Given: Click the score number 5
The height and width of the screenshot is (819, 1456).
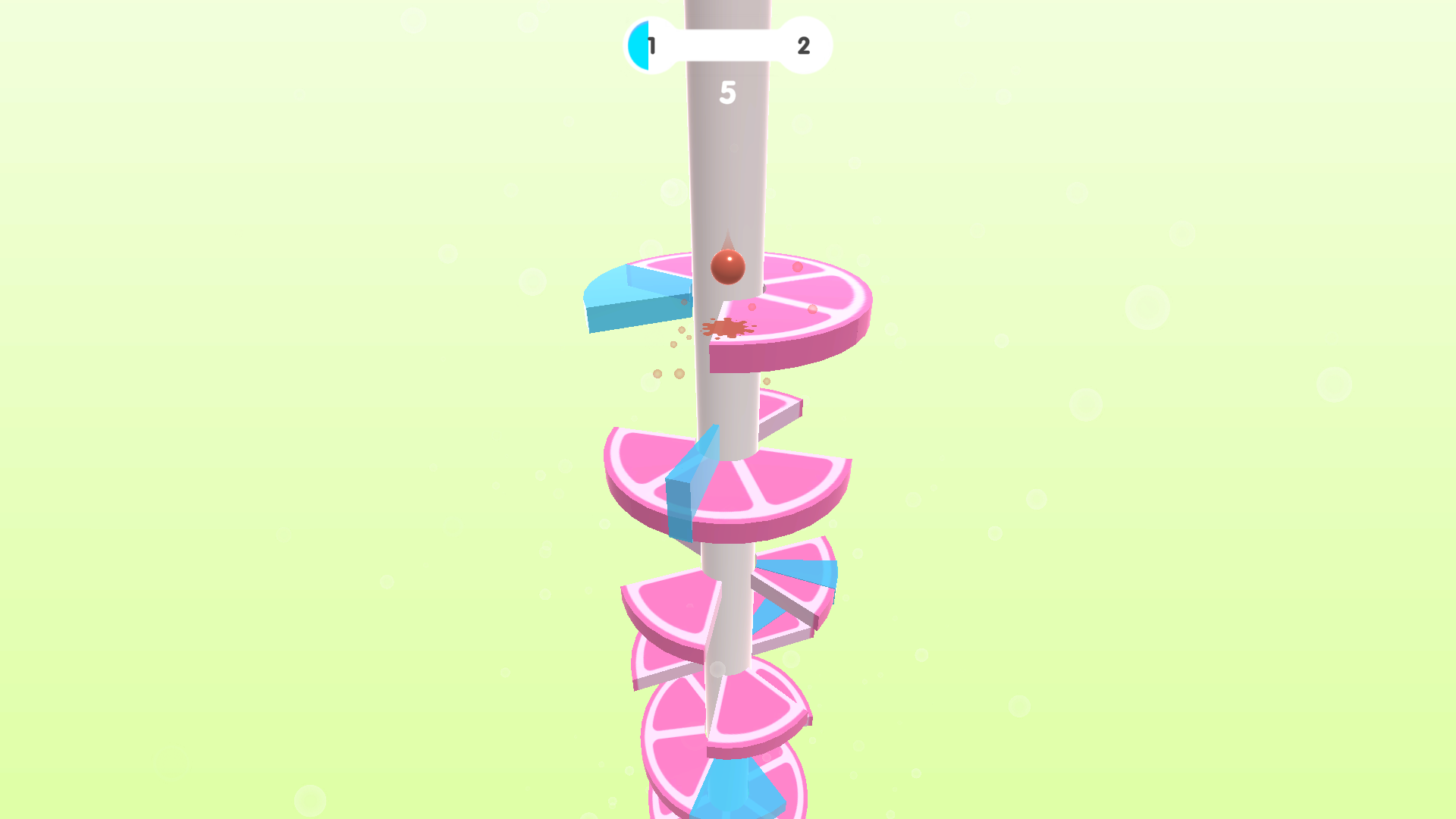Looking at the screenshot, I should click(x=729, y=91).
